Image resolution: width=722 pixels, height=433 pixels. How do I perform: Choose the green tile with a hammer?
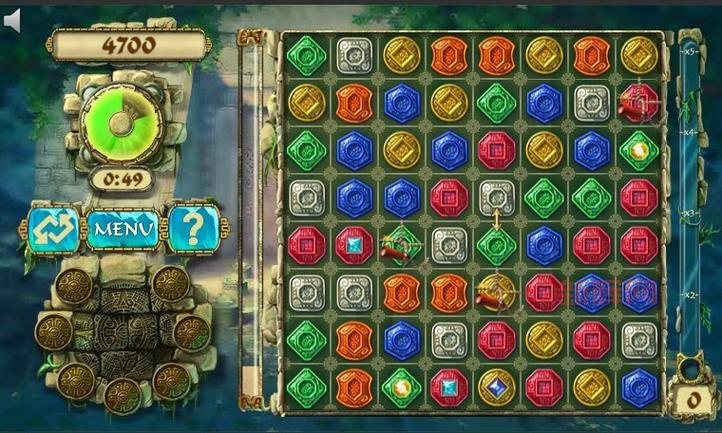(x=400, y=245)
